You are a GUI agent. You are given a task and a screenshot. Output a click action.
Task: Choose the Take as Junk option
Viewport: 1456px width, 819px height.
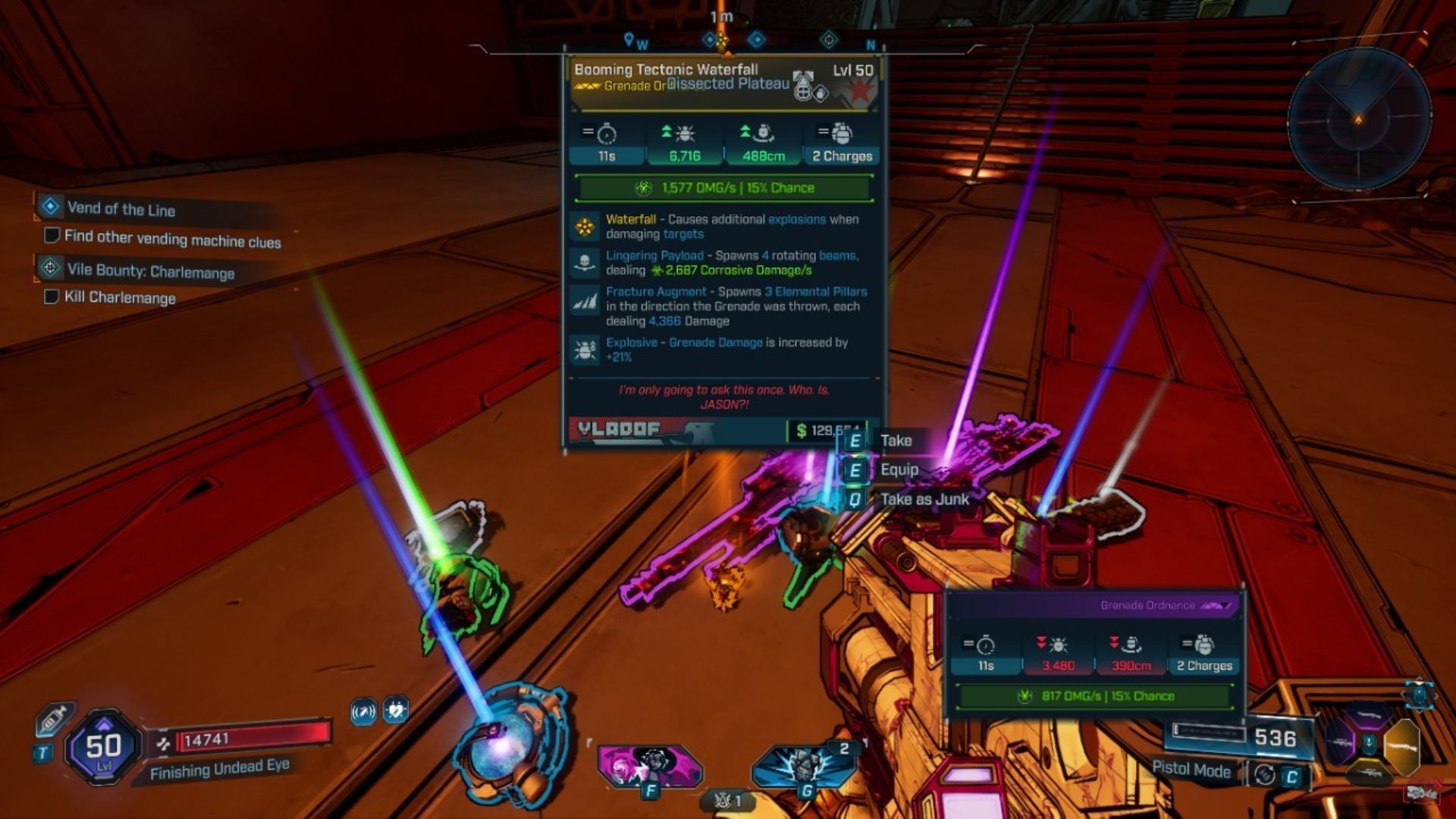click(924, 499)
